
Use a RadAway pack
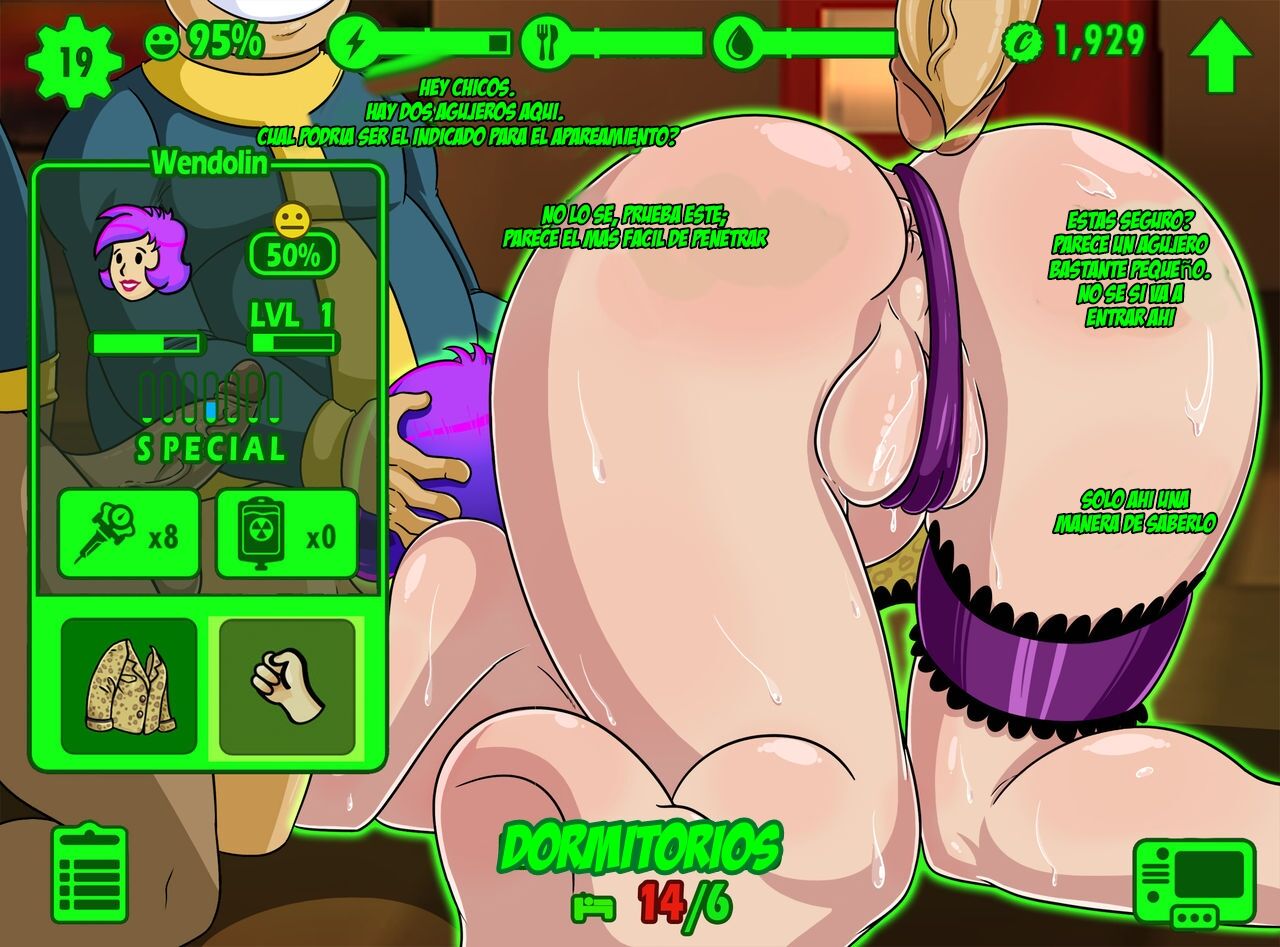(287, 534)
